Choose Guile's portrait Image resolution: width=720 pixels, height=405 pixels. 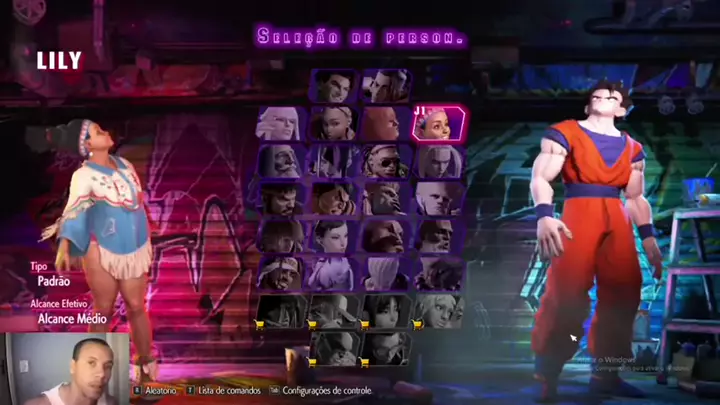pos(437,198)
